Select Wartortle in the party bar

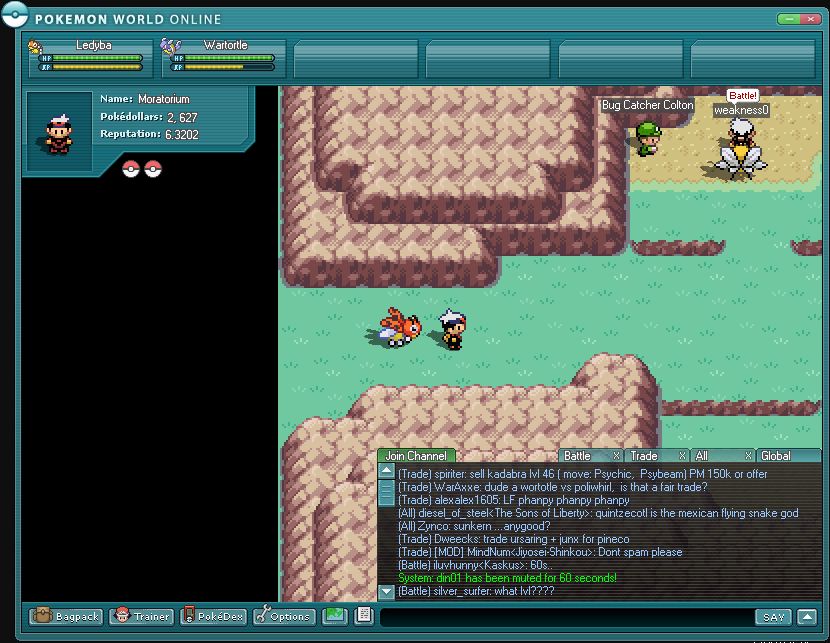[220, 57]
